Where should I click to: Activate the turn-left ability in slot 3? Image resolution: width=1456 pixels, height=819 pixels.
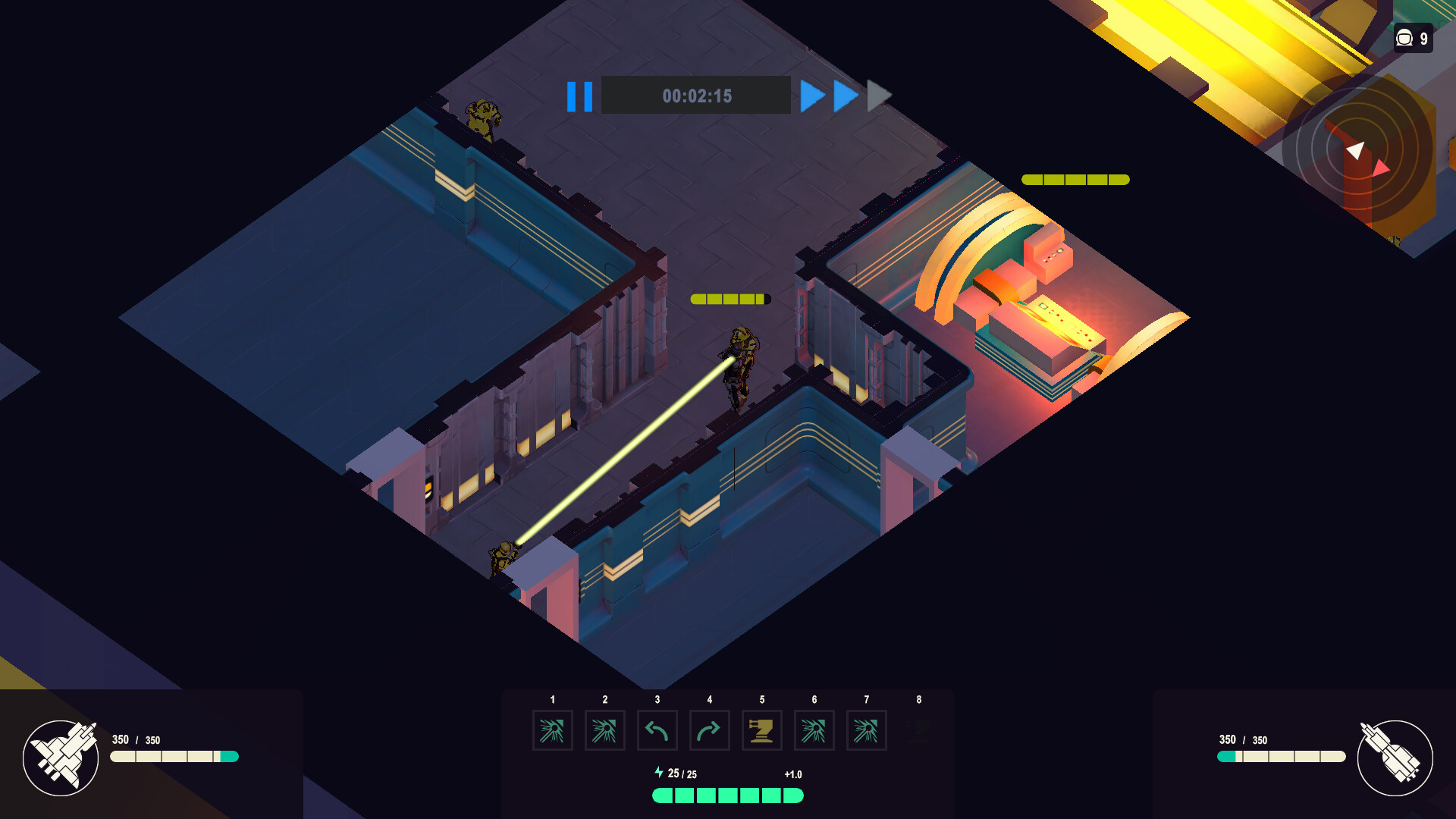[657, 730]
